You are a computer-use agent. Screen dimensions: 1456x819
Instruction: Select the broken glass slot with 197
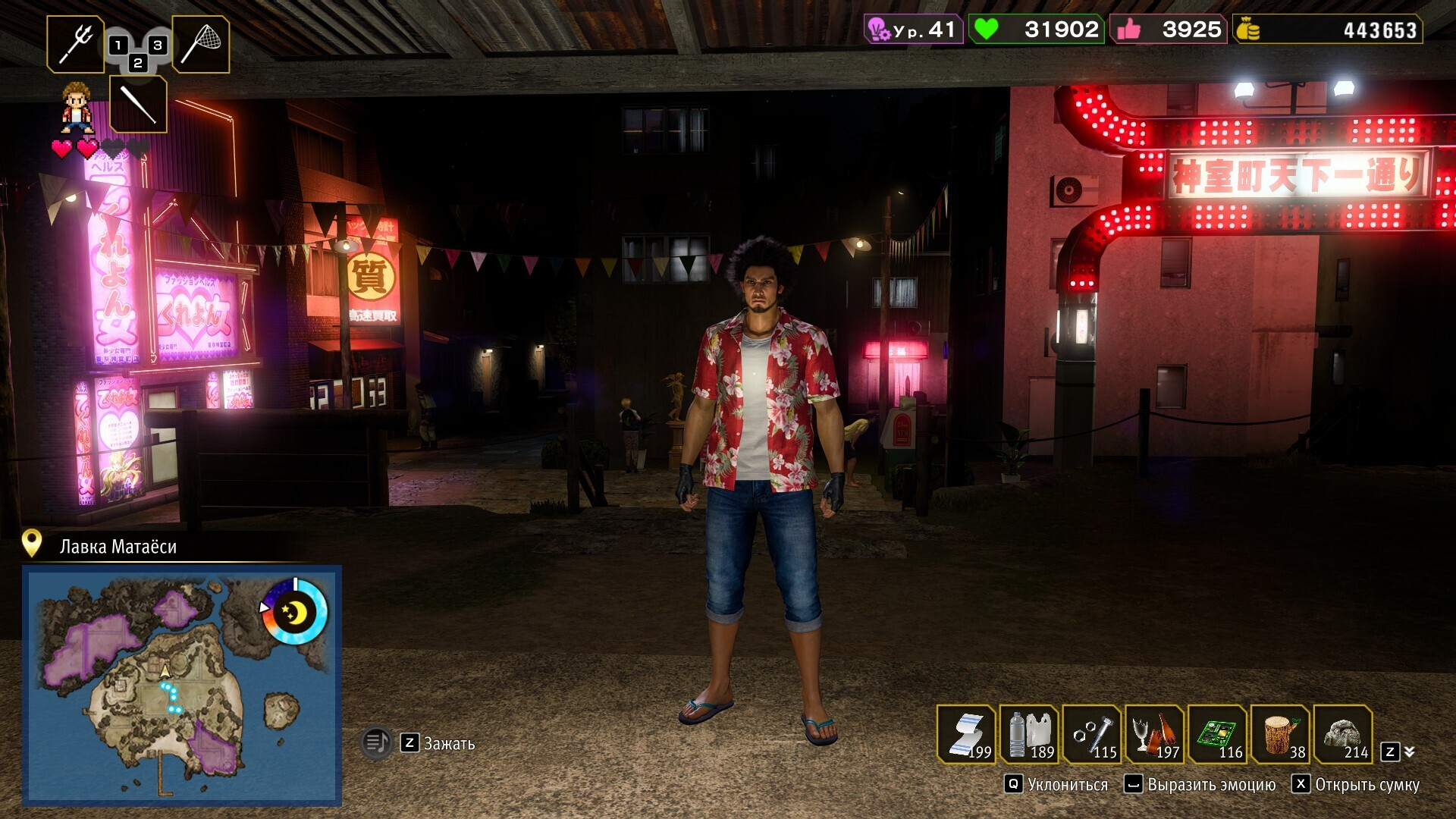tap(1155, 734)
